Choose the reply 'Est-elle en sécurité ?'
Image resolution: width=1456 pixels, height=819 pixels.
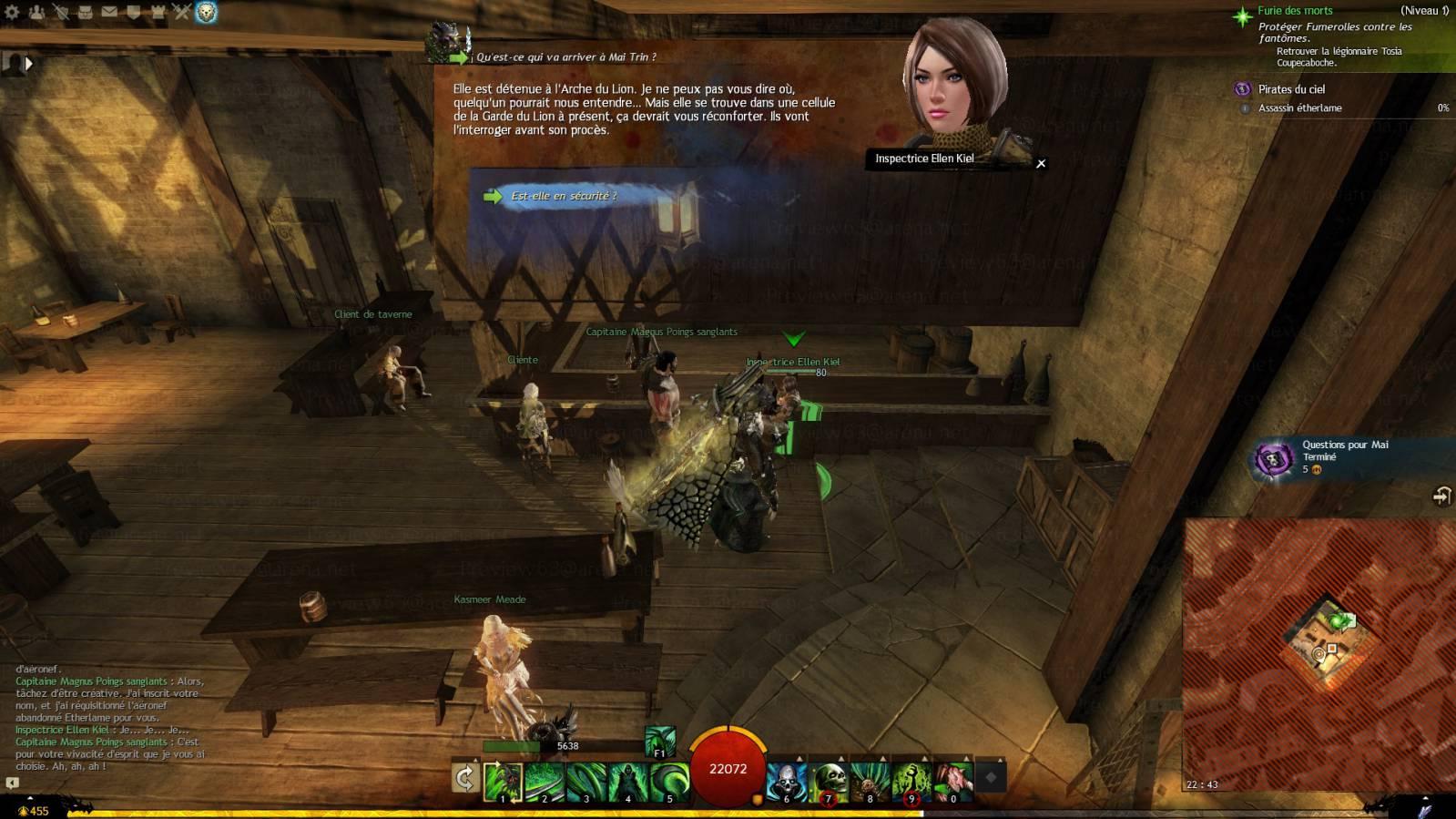[x=564, y=196]
